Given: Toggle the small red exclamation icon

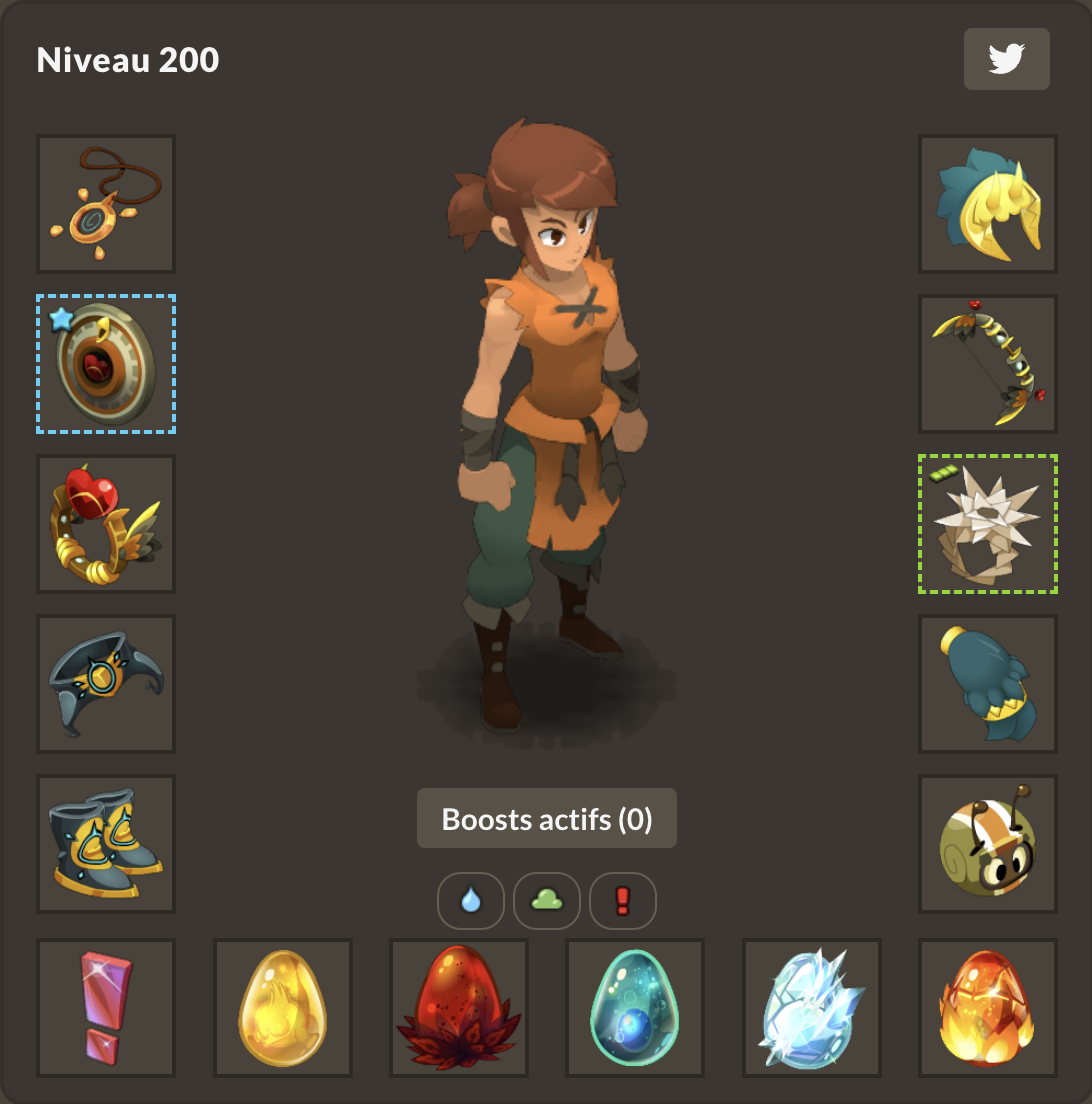Looking at the screenshot, I should pyautogui.click(x=623, y=901).
